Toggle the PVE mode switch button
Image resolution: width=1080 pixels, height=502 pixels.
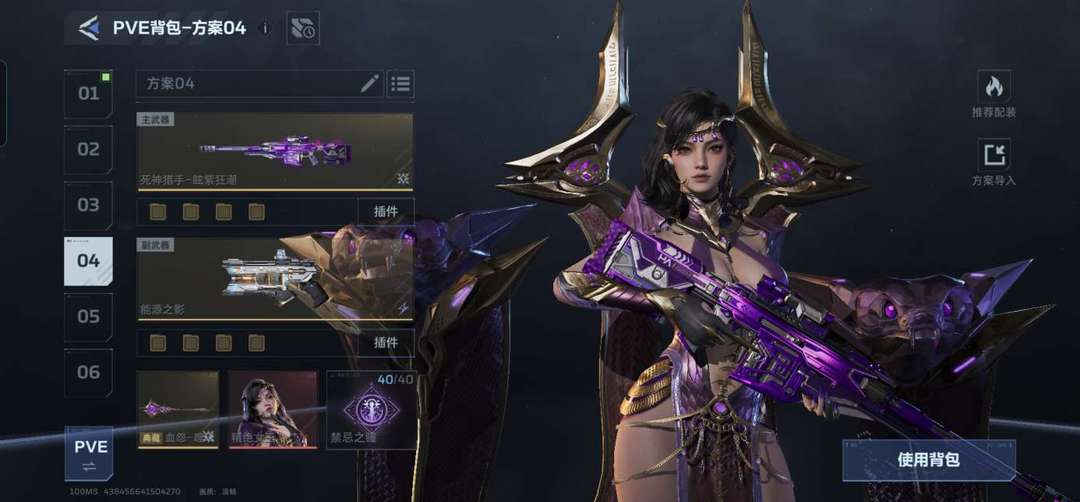coord(89,453)
